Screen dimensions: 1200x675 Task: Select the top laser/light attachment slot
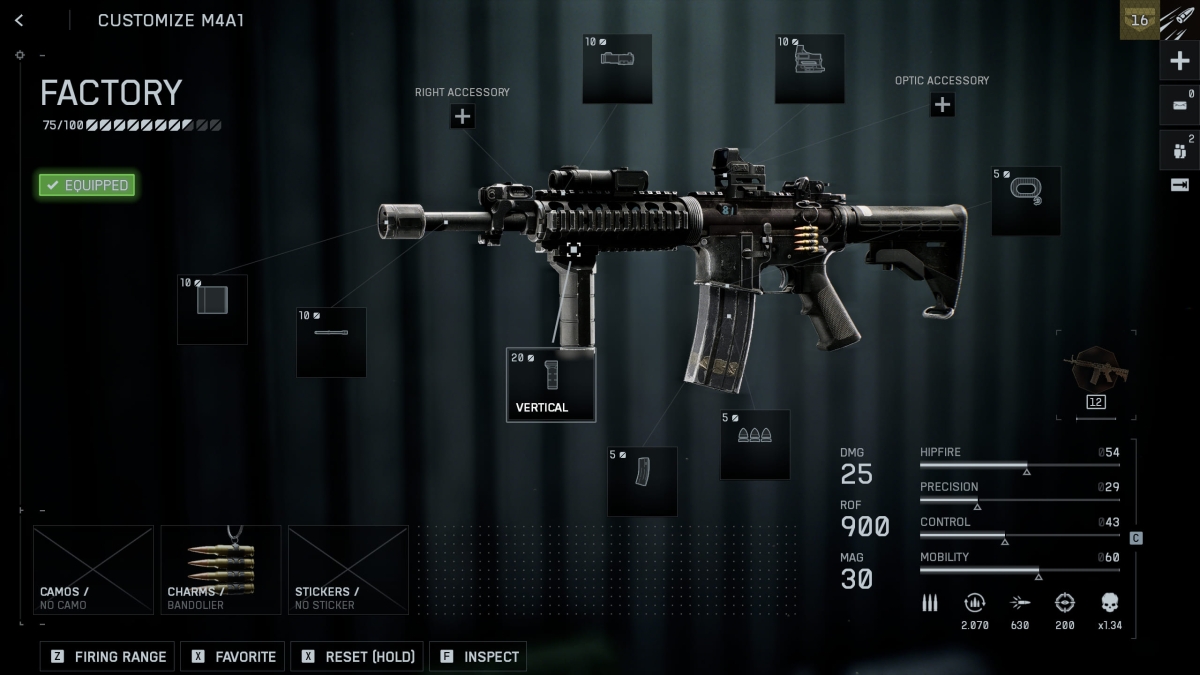617,68
